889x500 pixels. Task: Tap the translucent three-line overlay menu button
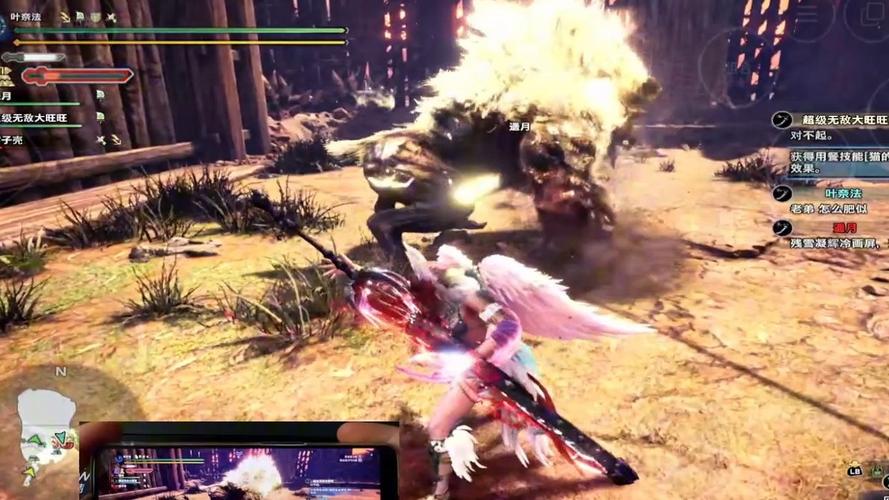coord(809,18)
